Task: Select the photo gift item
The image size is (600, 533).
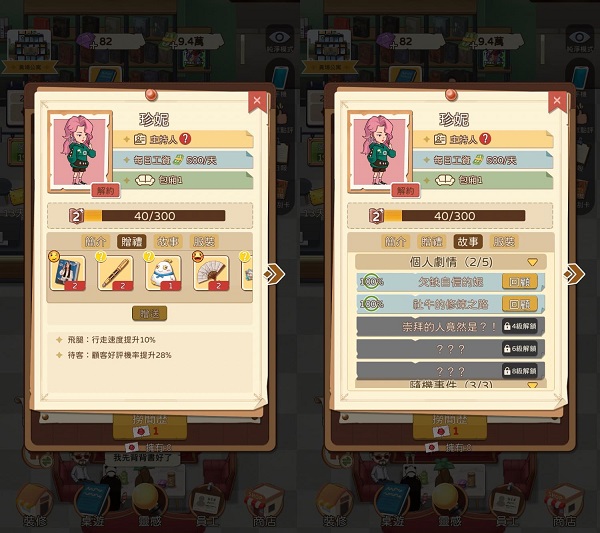Action: 70,273
